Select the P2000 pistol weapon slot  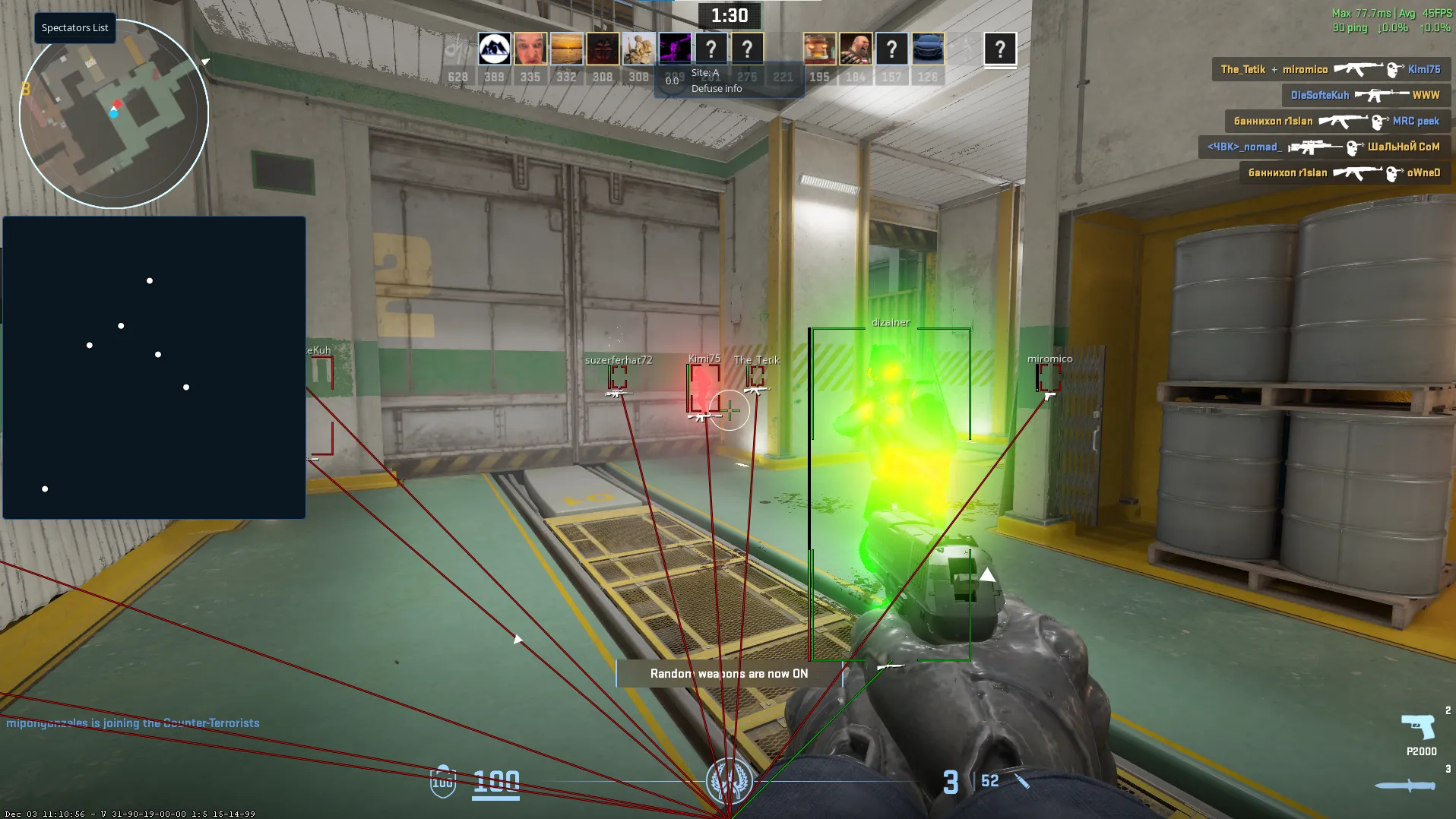point(1419,733)
